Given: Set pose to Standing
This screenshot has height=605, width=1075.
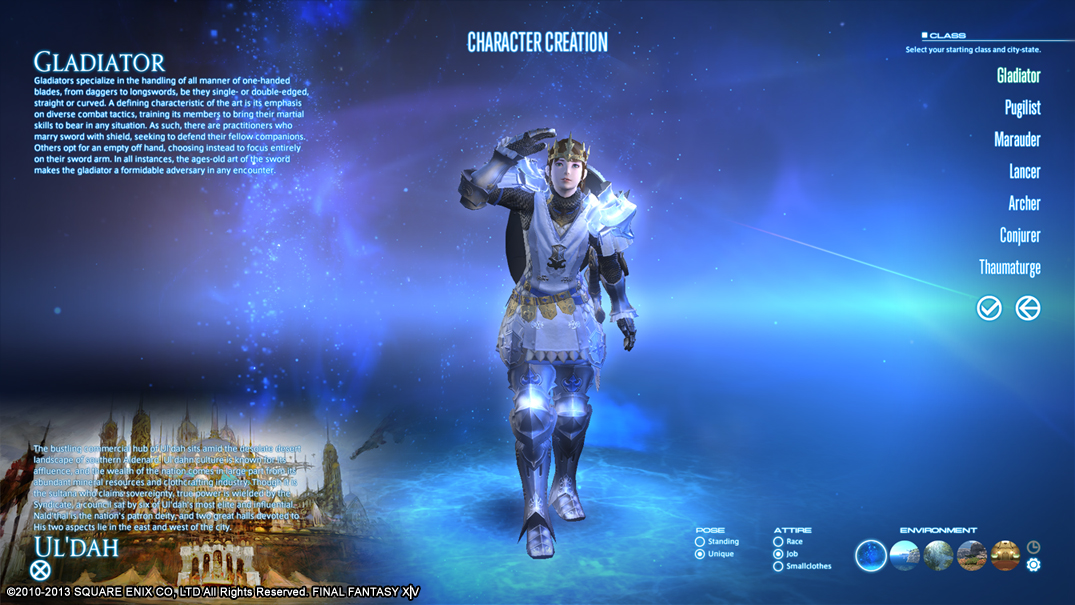Looking at the screenshot, I should (x=700, y=542).
